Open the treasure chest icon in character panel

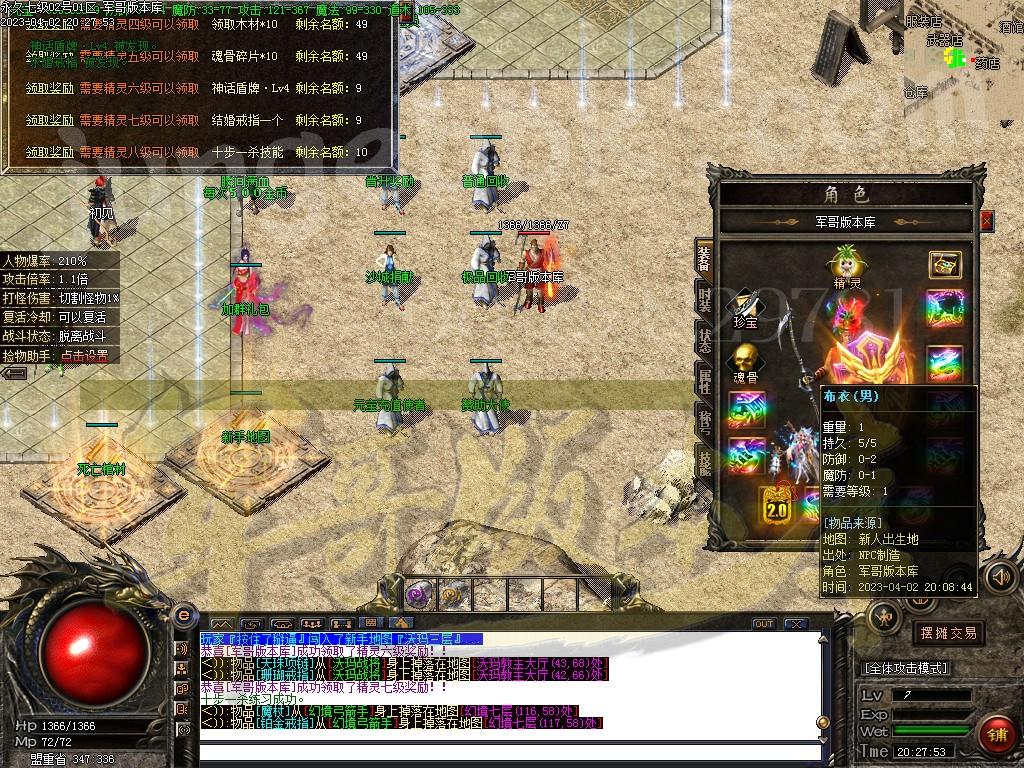click(x=945, y=264)
